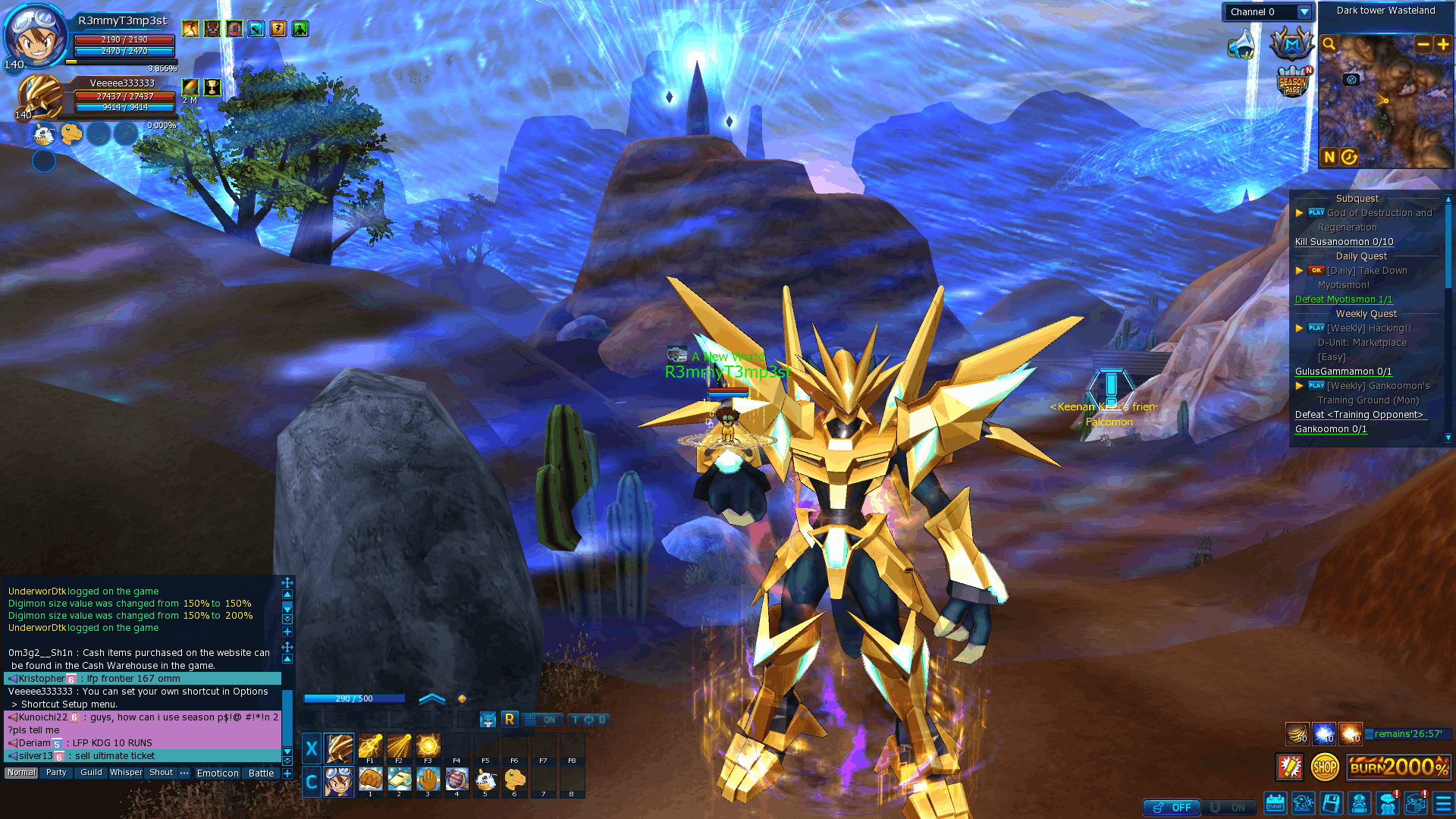Switch chat to the Party tab
Screen dimensions: 1456x819
tap(56, 773)
